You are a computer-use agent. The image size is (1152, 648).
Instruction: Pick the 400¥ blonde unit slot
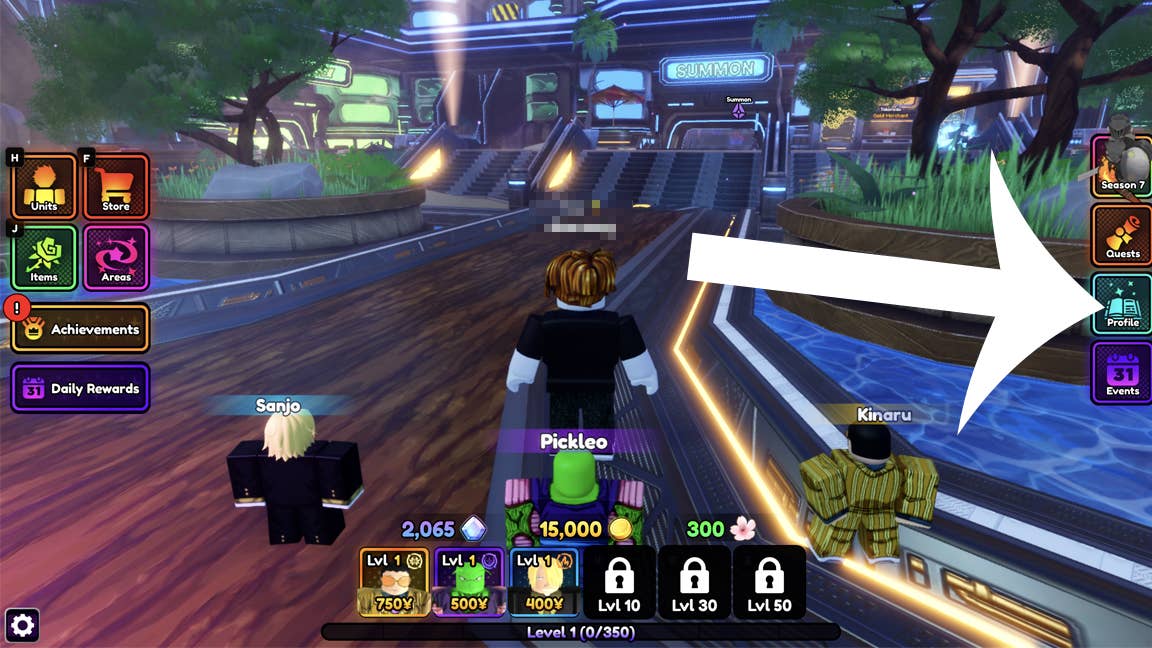pyautogui.click(x=544, y=582)
